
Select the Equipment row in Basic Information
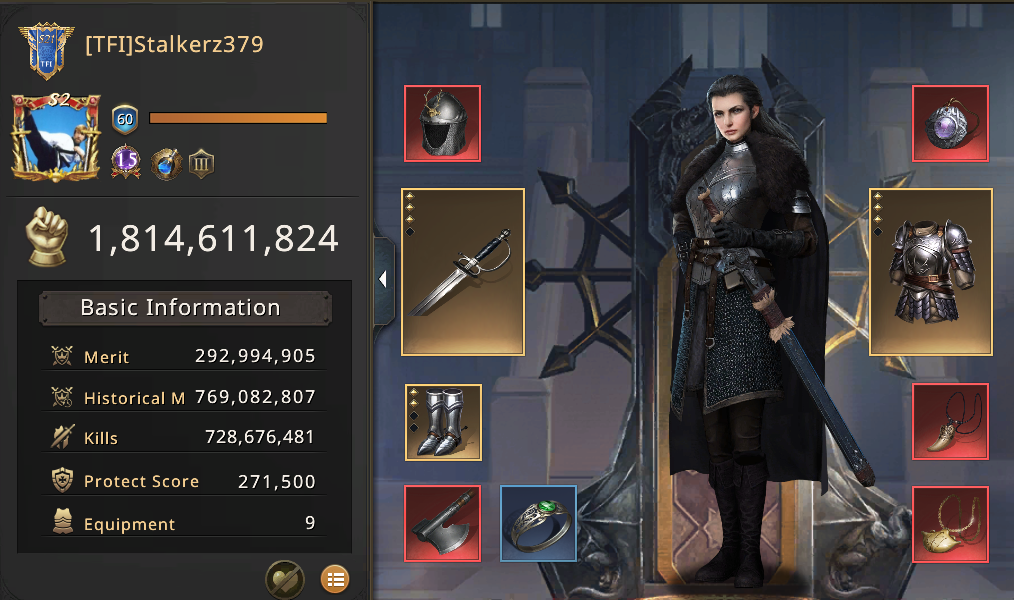pyautogui.click(x=184, y=524)
